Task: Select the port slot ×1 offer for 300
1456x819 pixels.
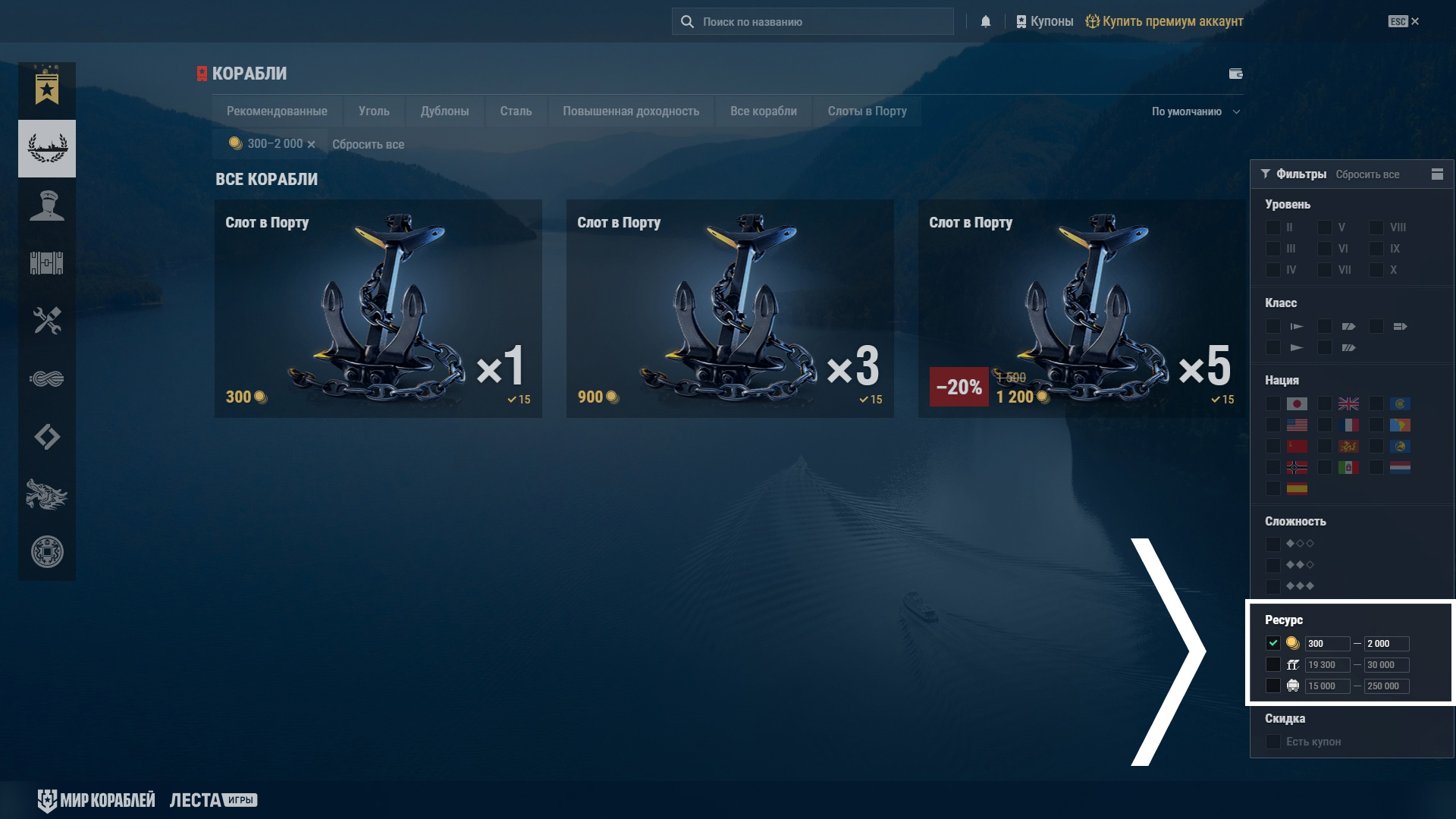Action: pyautogui.click(x=378, y=309)
